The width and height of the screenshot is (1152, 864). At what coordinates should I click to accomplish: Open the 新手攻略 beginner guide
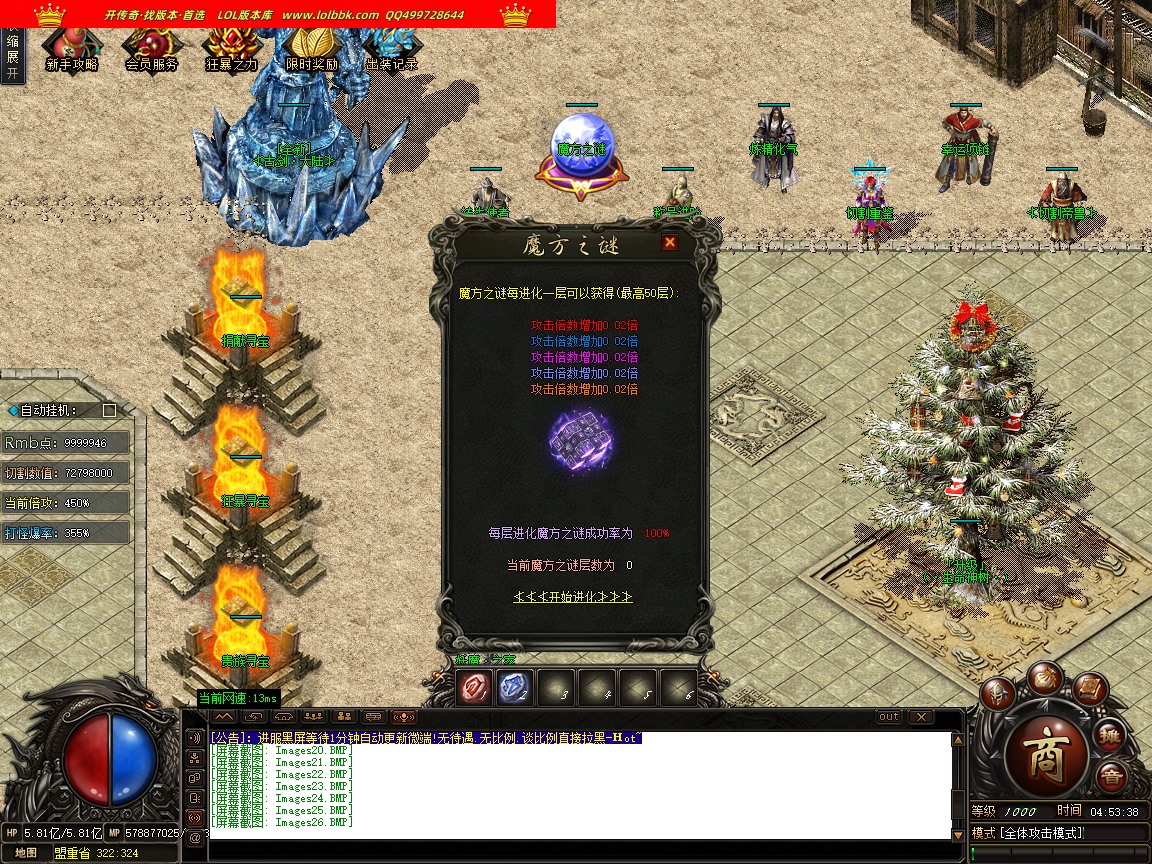(x=71, y=49)
